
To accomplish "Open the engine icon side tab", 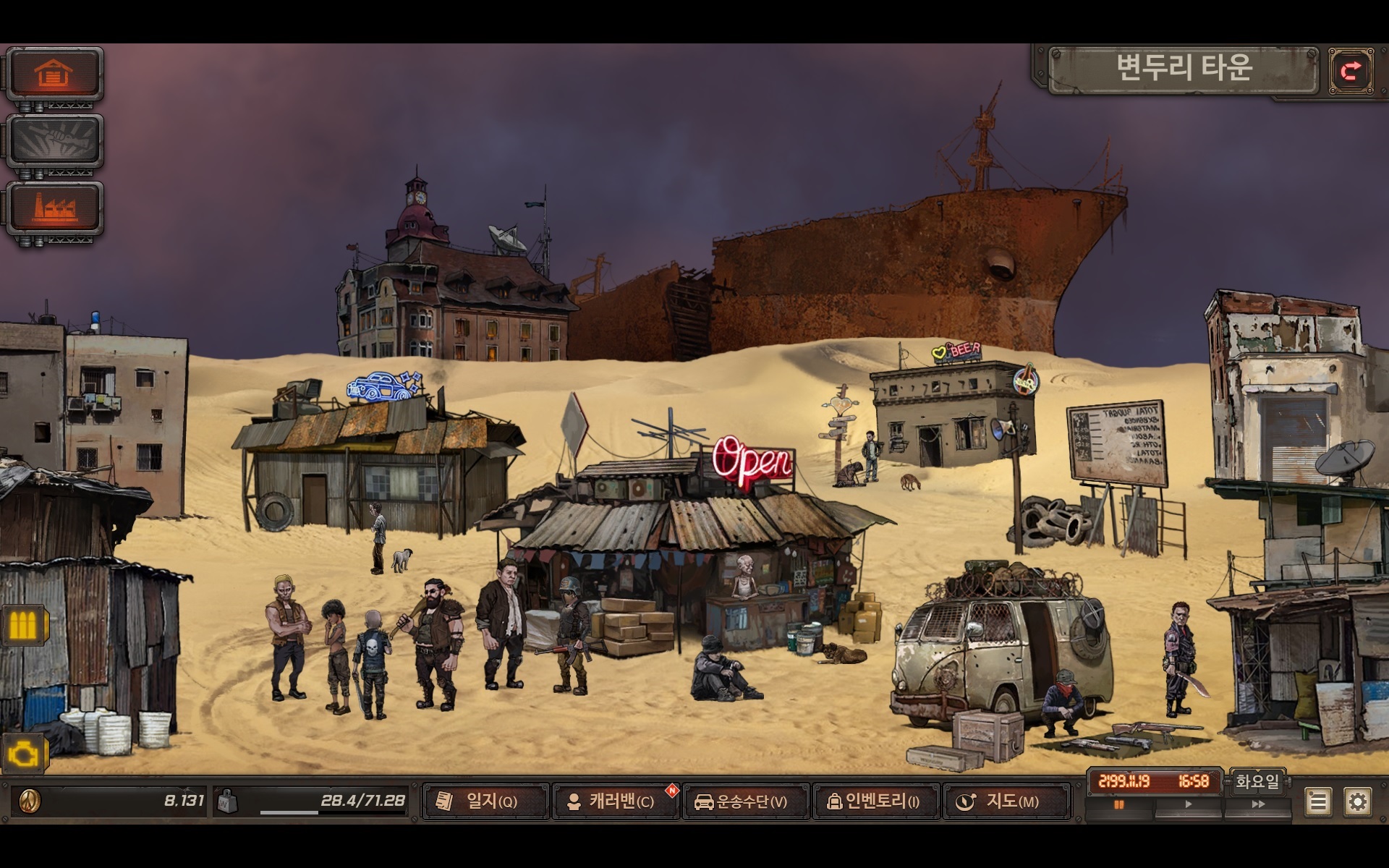I will coord(23,754).
